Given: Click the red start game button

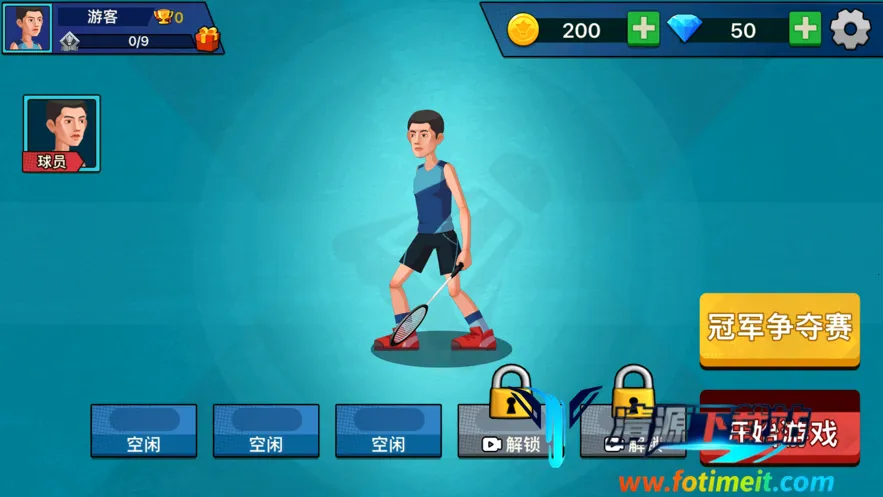Looking at the screenshot, I should point(780,430).
